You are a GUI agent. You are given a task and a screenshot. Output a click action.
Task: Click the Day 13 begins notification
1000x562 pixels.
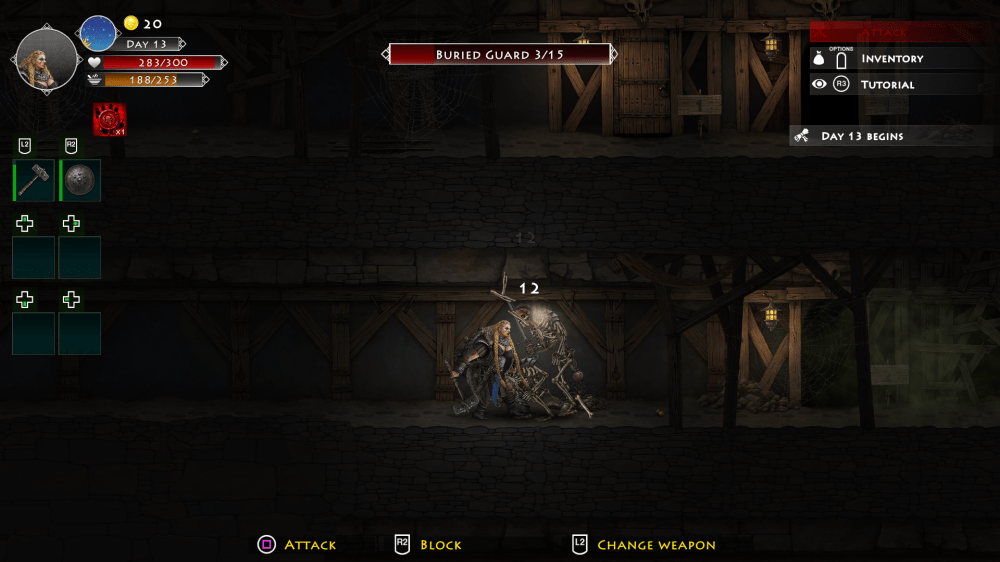[x=862, y=136]
